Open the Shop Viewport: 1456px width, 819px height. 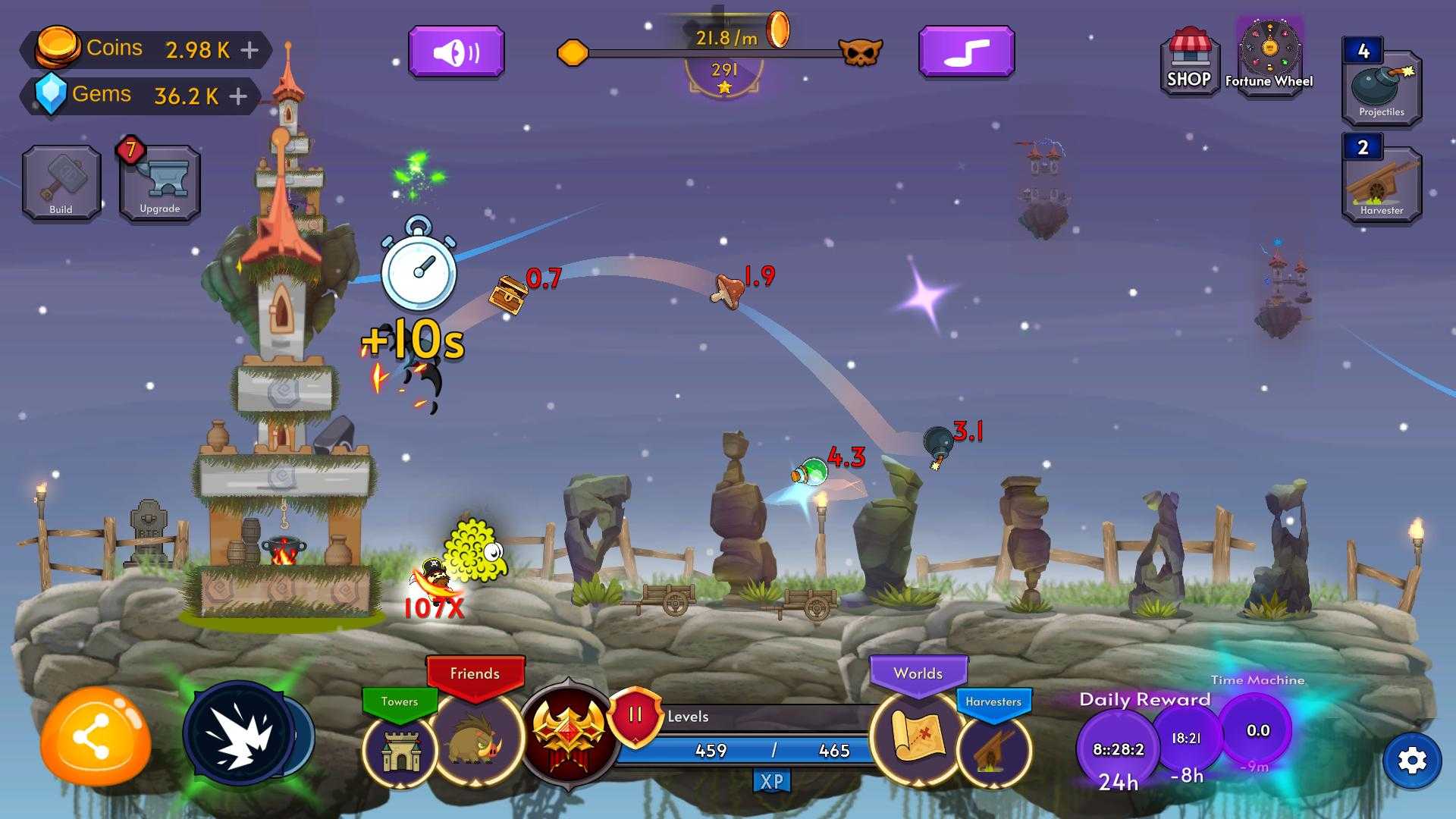pos(1189,61)
